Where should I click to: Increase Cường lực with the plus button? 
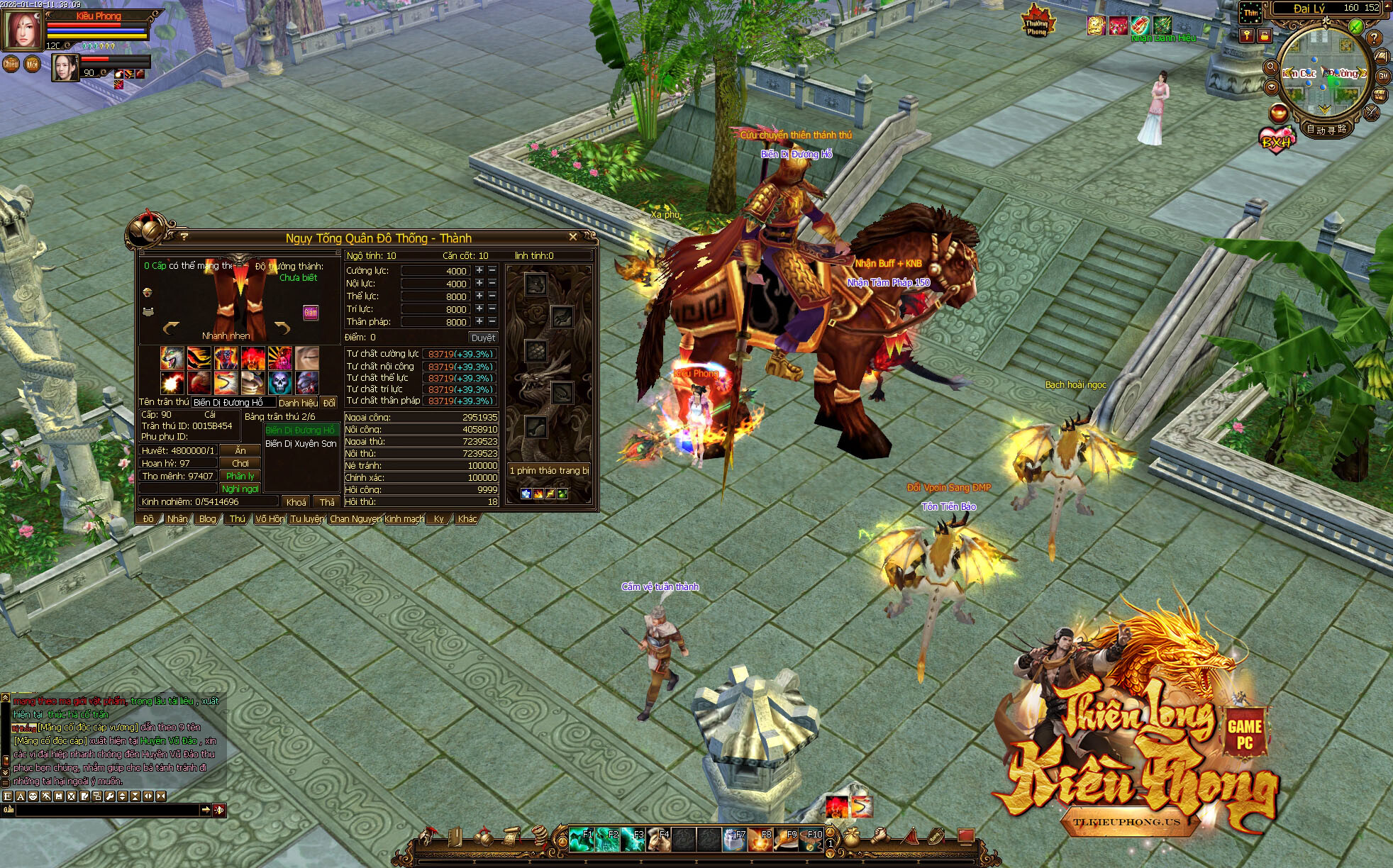tap(479, 270)
